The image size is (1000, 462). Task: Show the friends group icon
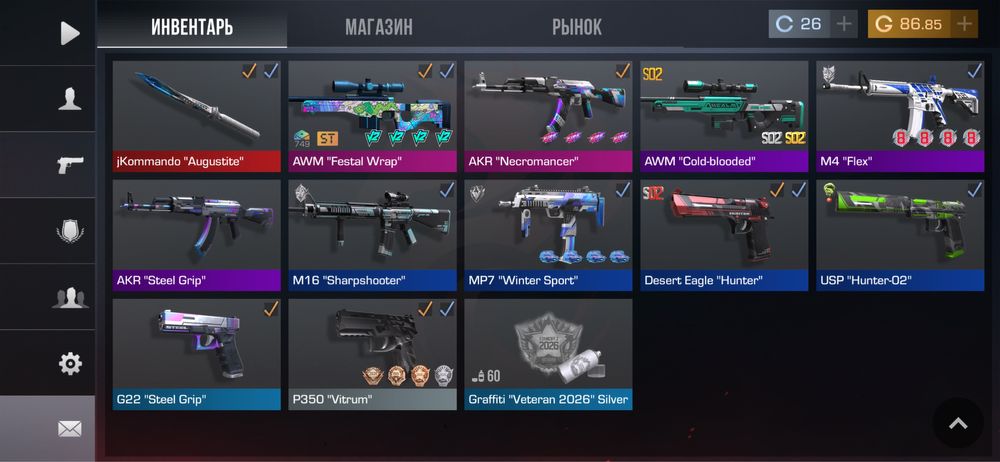point(69,296)
